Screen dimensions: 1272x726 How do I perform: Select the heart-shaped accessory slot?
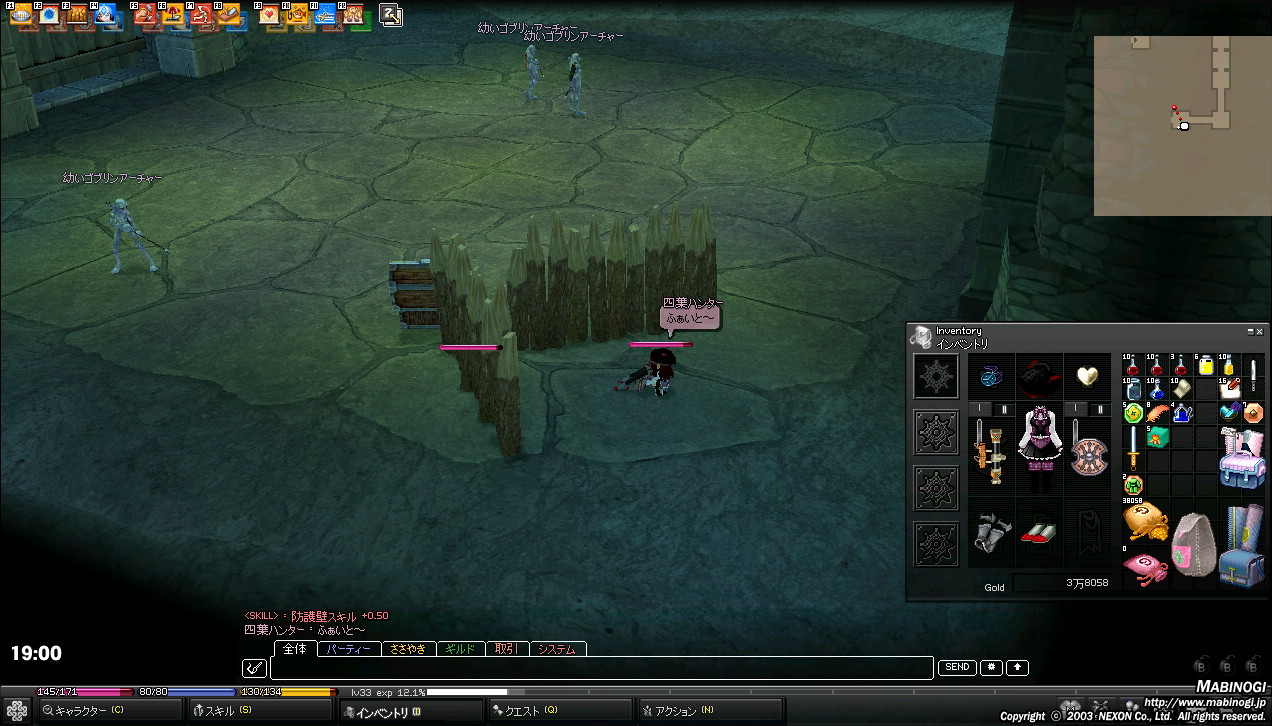click(1087, 377)
